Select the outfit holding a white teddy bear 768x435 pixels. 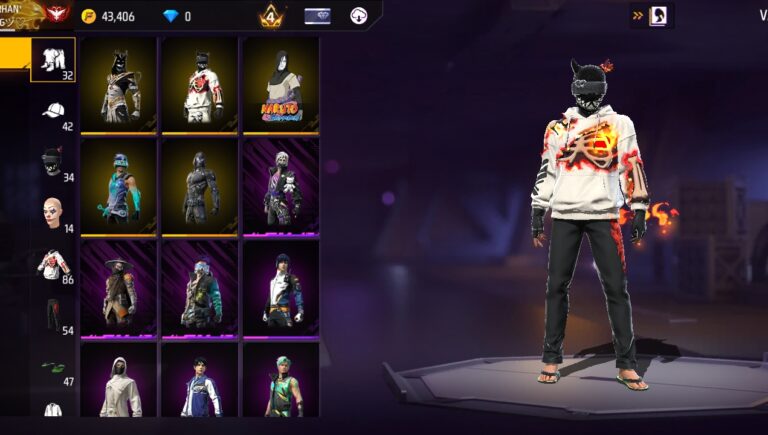pyautogui.click(x=281, y=187)
